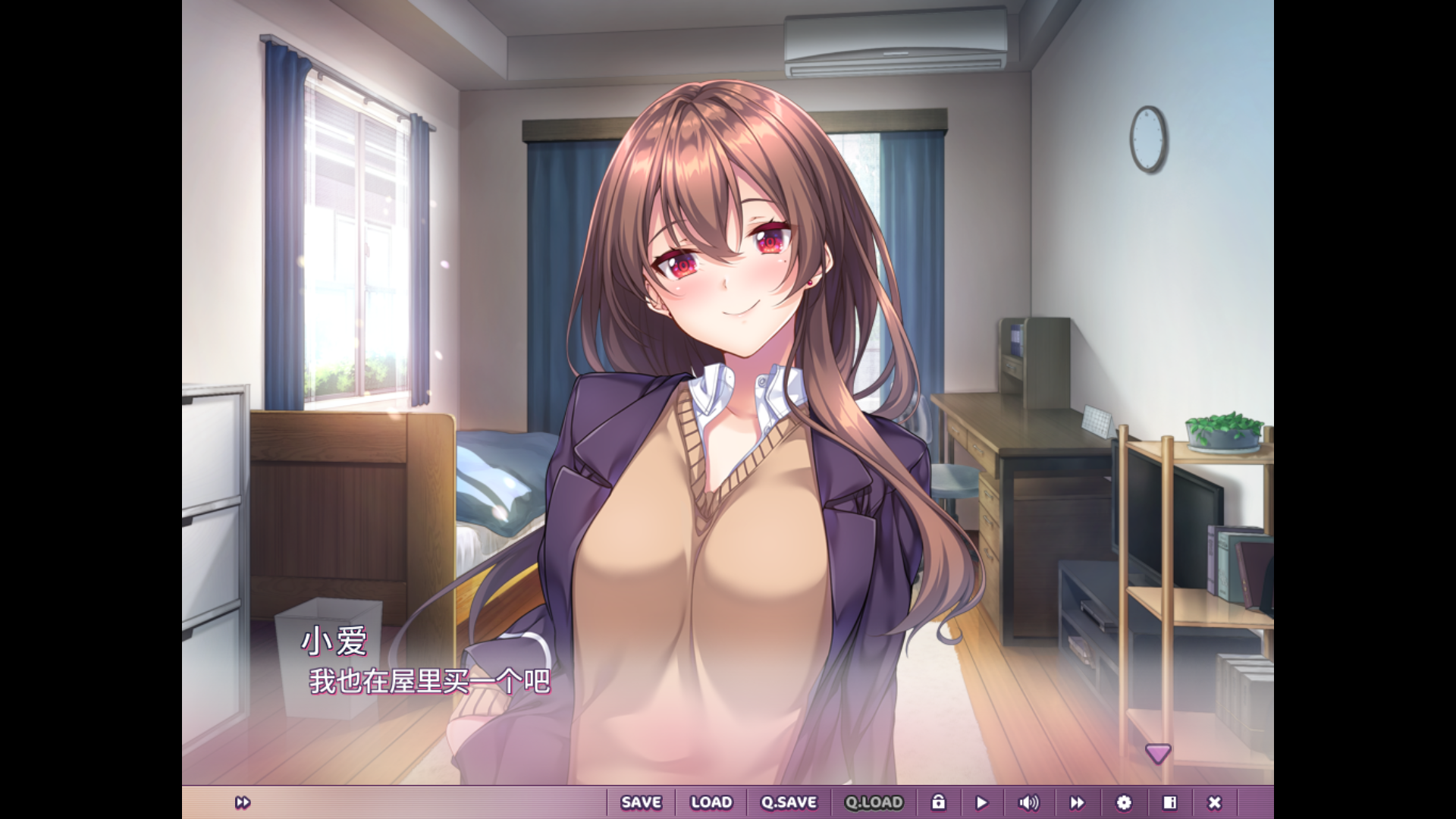Click the X icon to exit the game
The height and width of the screenshot is (819, 1456).
pos(1215,802)
